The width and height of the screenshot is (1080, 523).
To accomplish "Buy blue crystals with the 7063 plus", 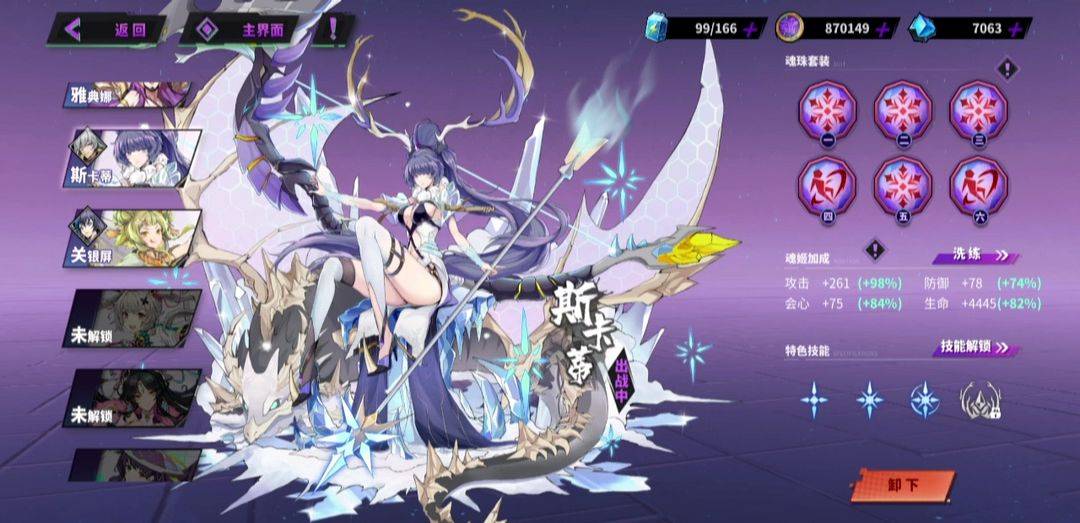I will point(1016,29).
